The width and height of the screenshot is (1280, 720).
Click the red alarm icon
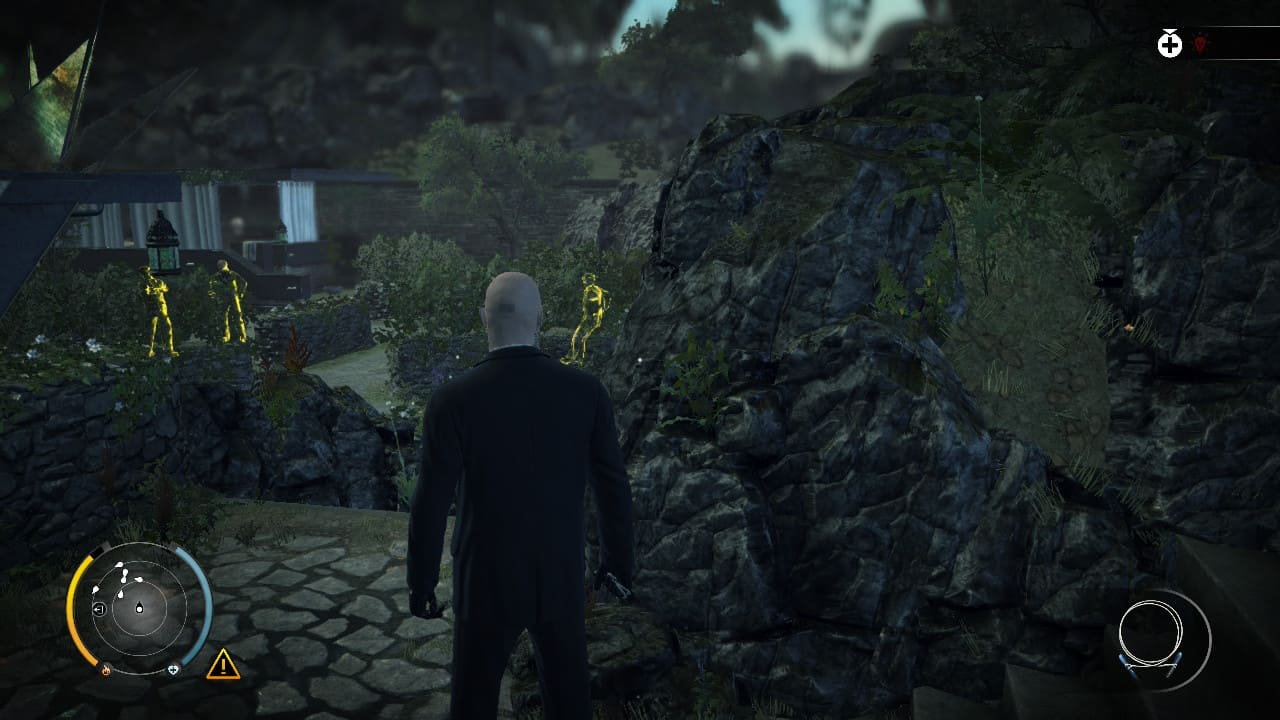tap(1200, 44)
